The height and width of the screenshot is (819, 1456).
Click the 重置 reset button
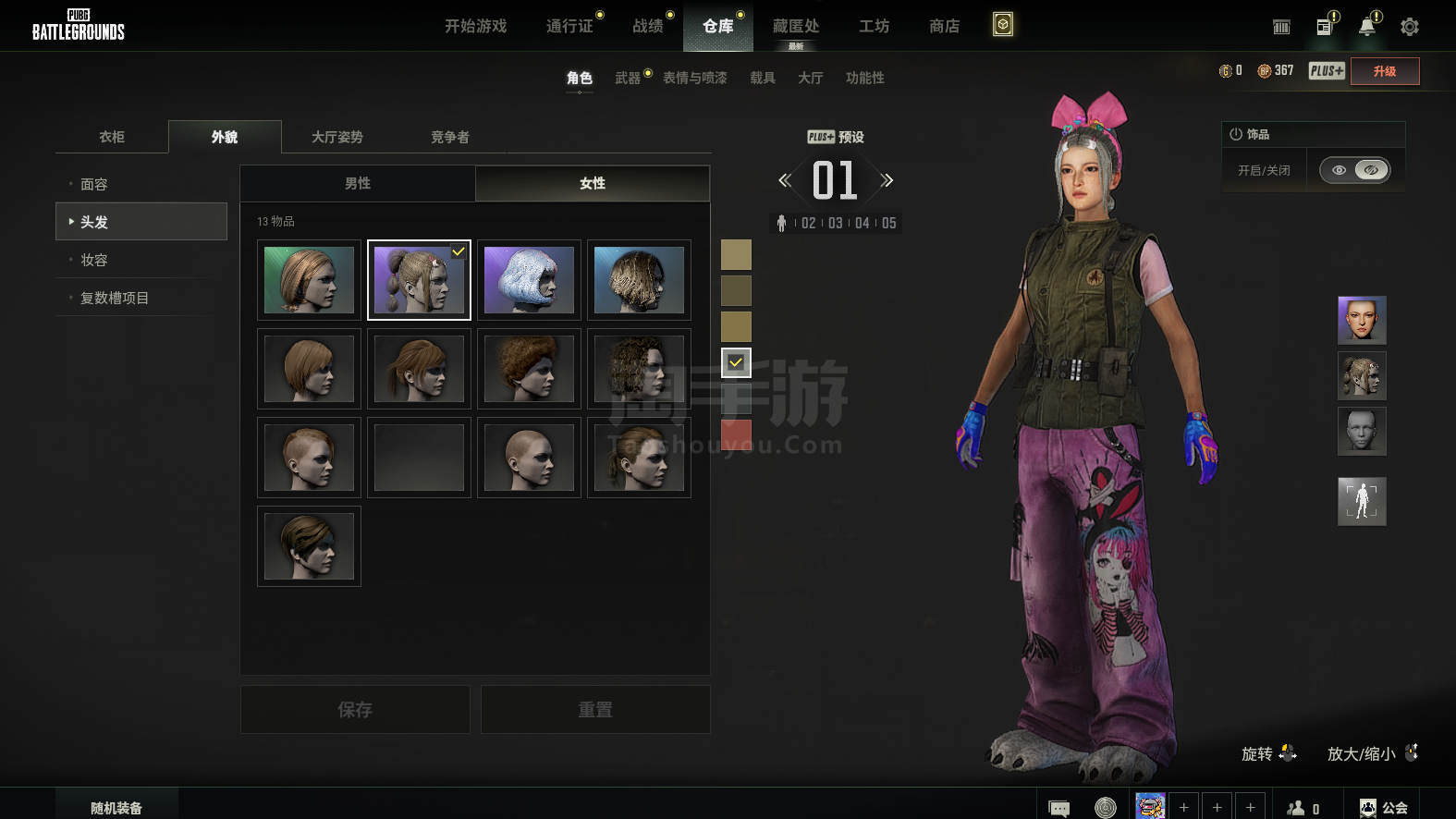tap(595, 710)
